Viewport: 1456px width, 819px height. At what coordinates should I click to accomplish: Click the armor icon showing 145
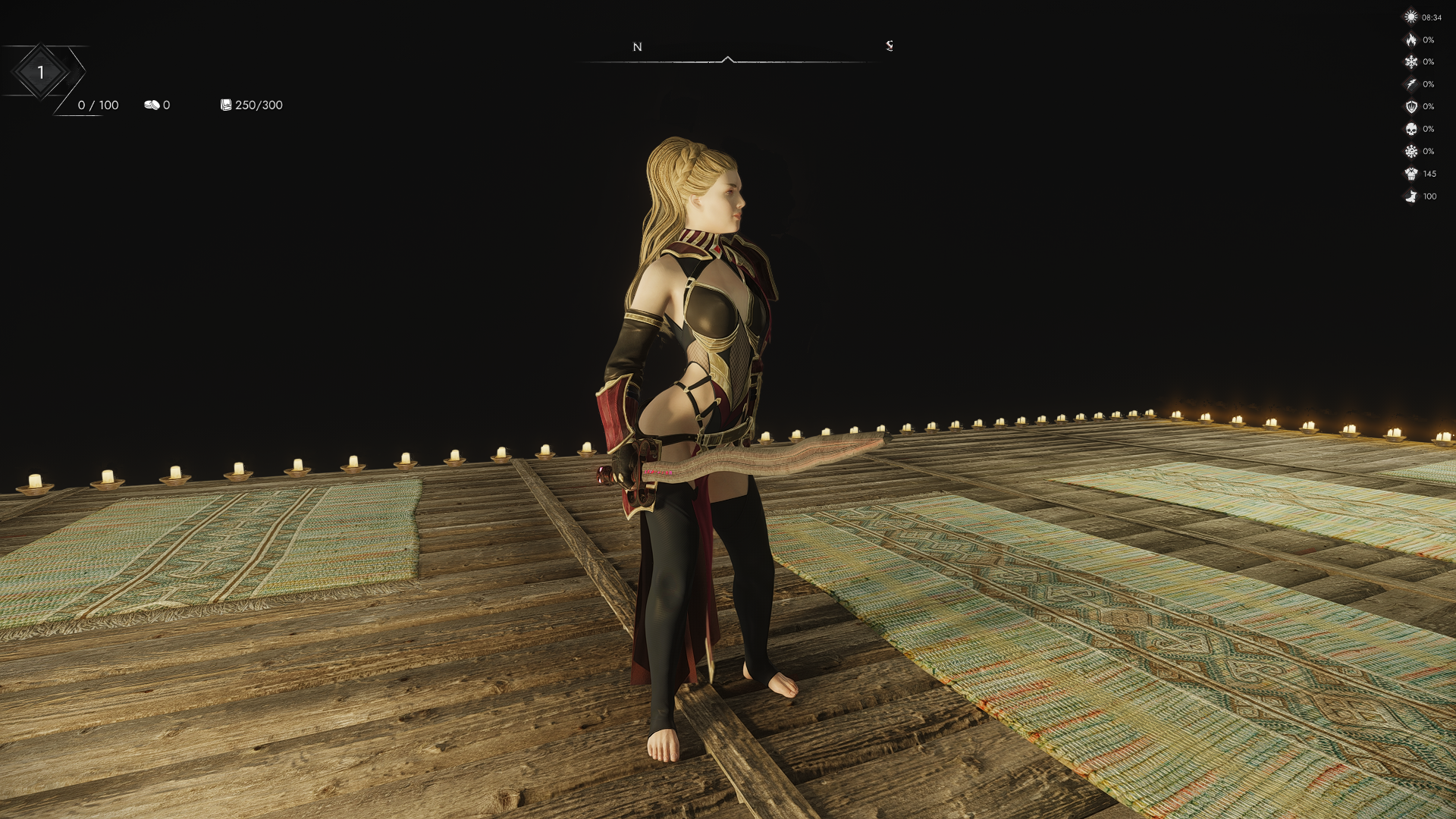point(1411,173)
